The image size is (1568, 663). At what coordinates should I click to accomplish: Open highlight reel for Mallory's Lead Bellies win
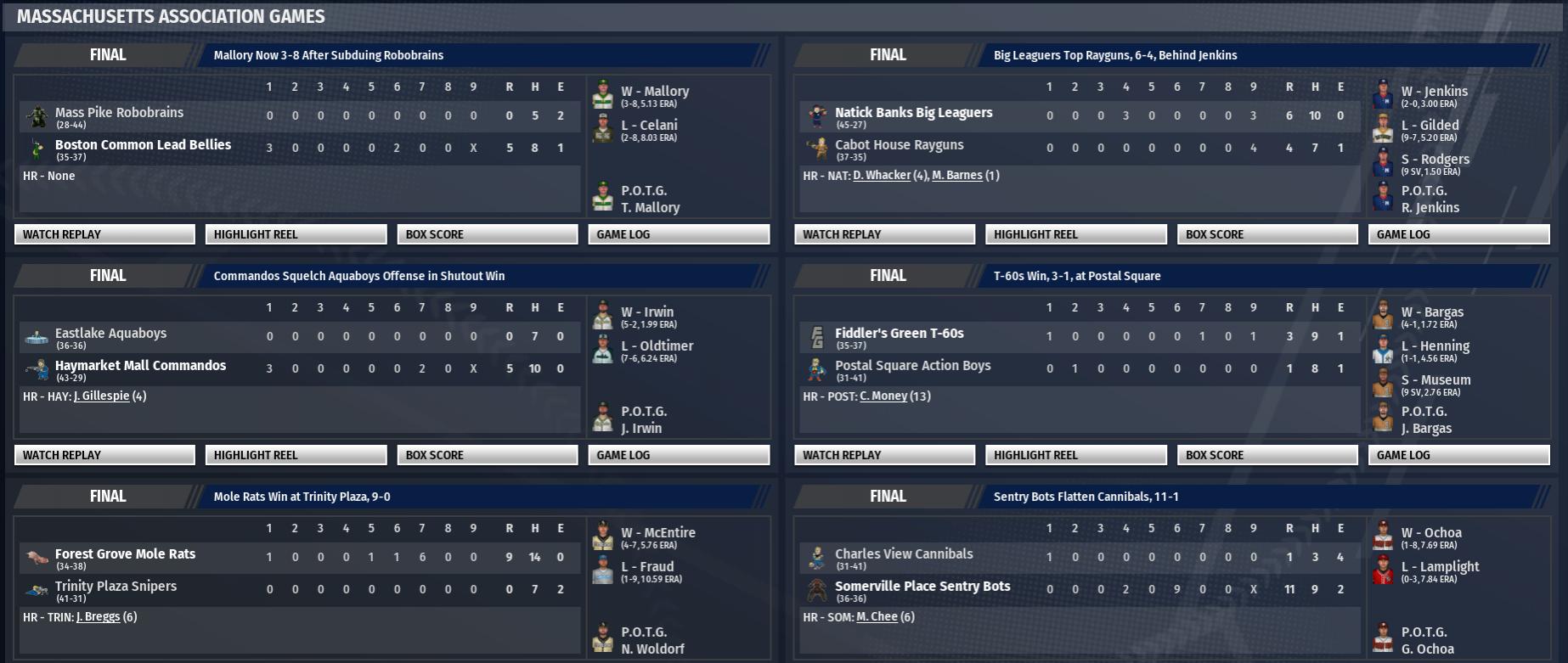296,234
